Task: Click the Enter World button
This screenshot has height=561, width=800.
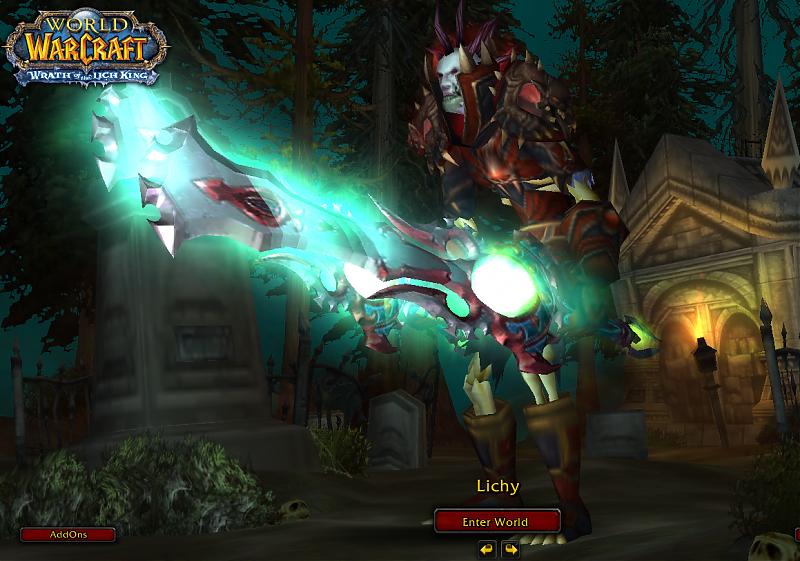Action: pos(496,521)
